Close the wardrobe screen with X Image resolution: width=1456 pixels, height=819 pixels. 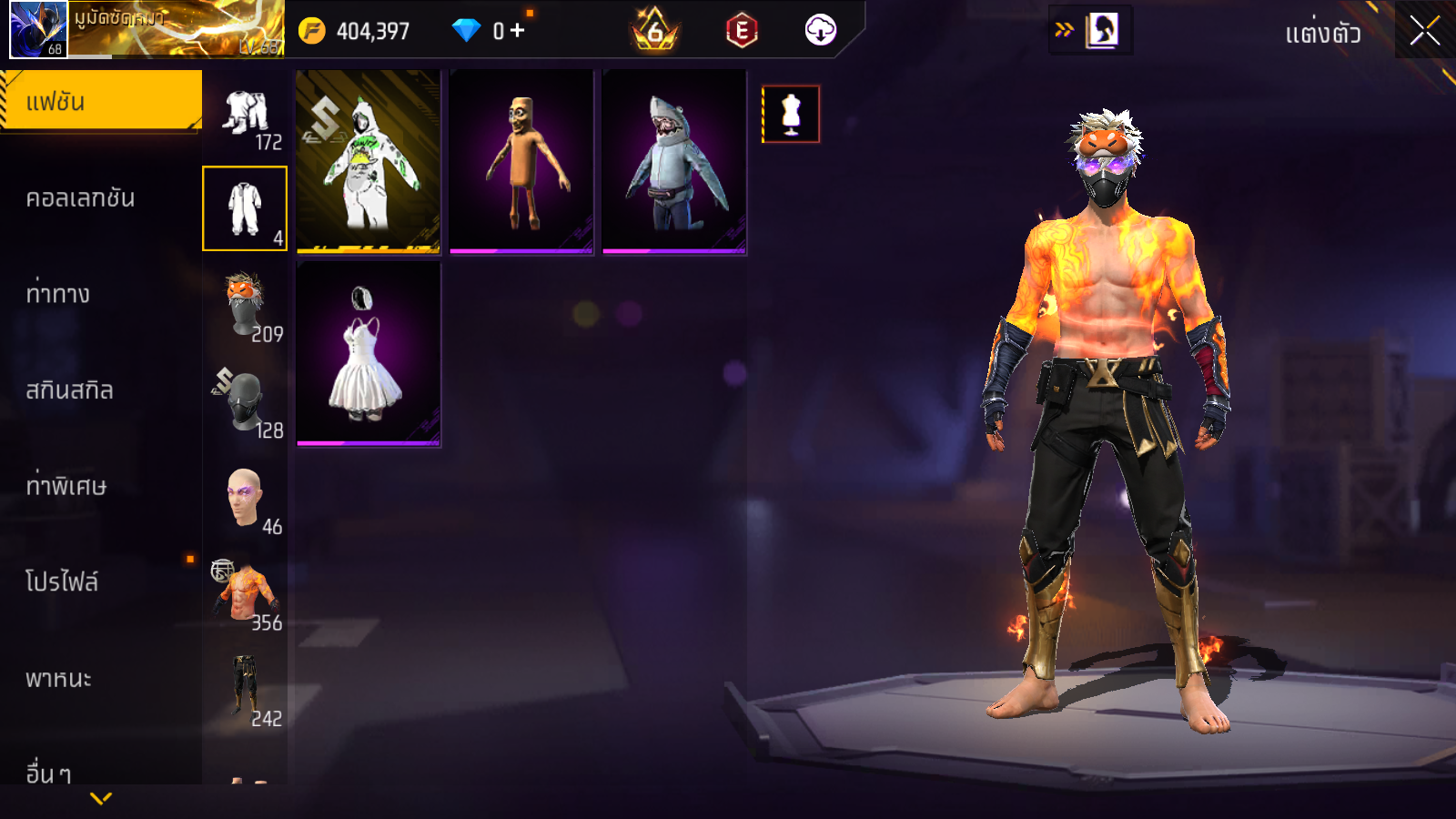(x=1424, y=32)
